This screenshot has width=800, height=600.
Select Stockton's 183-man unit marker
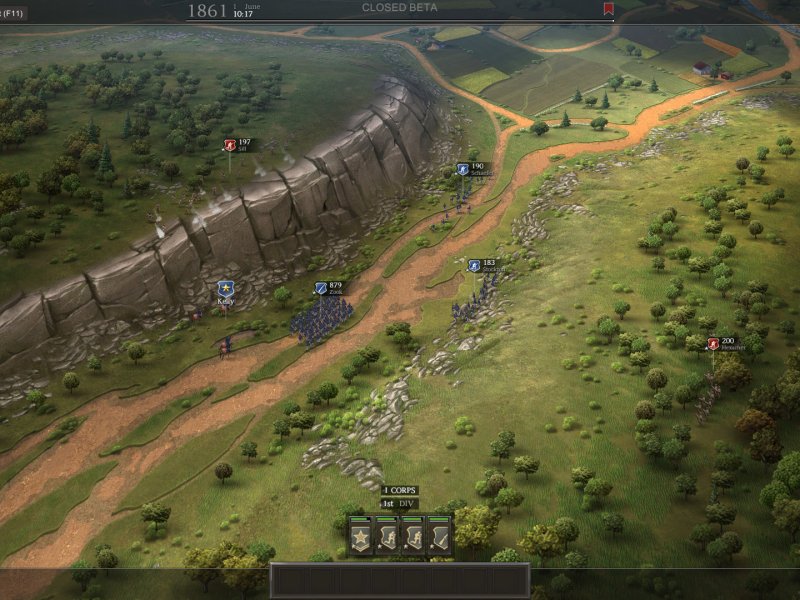tap(474, 266)
